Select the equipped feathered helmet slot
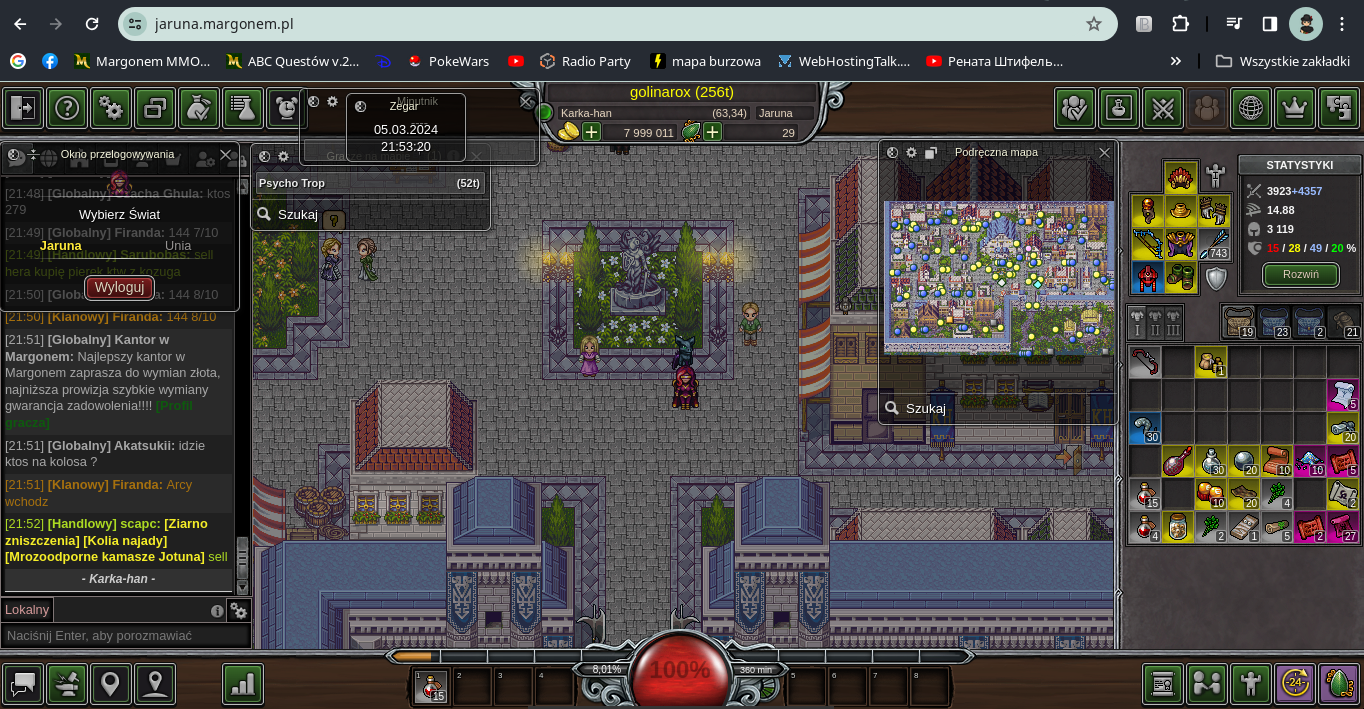 (x=1181, y=178)
